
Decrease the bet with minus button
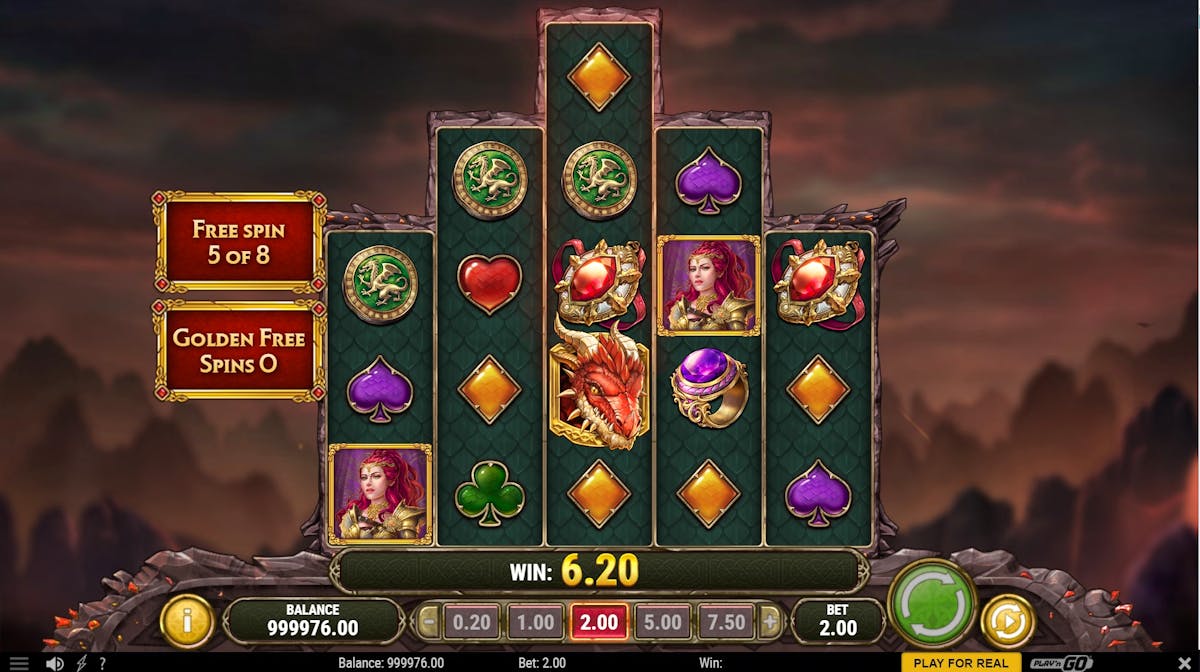coord(428,622)
